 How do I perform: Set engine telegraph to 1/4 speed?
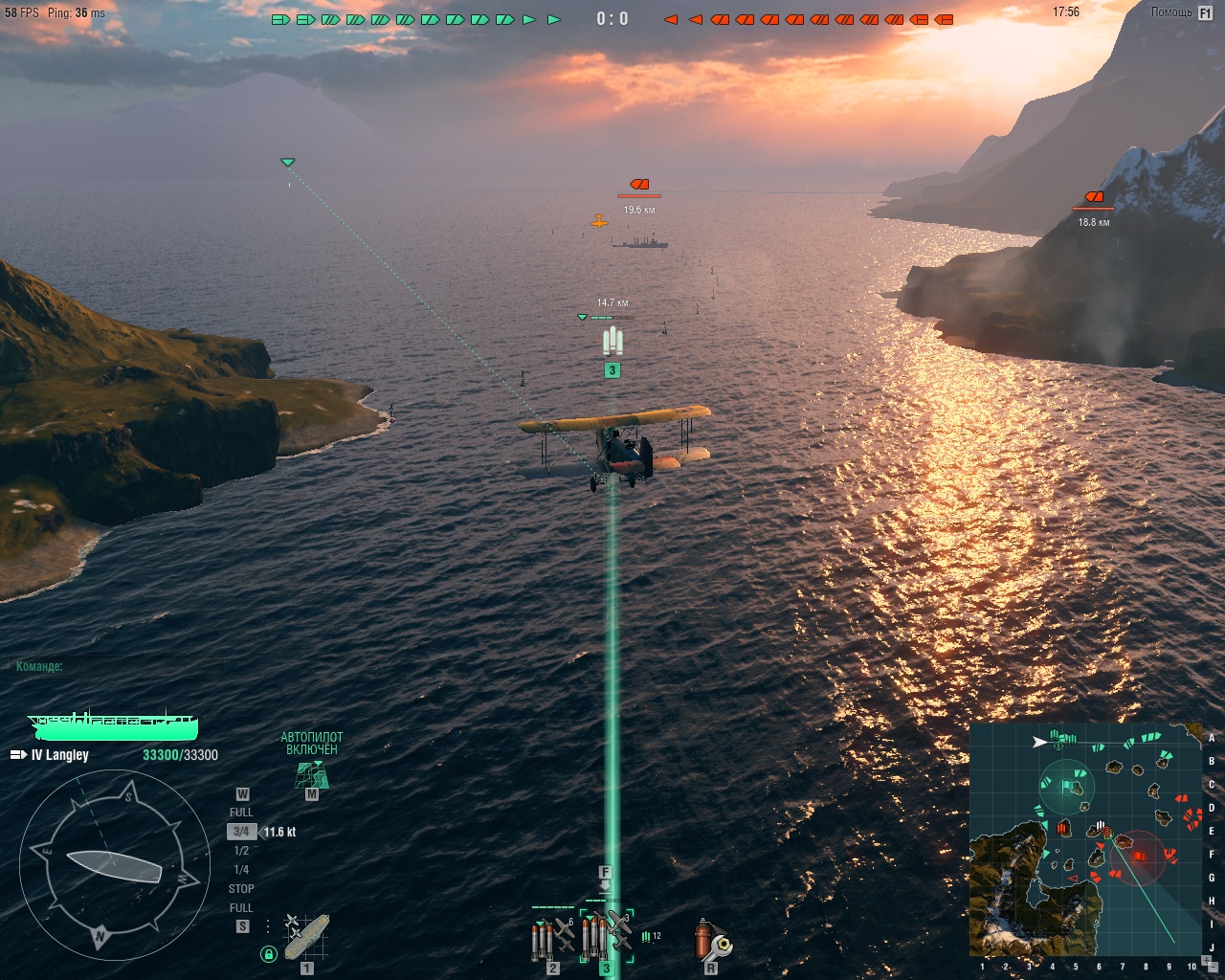(x=241, y=870)
